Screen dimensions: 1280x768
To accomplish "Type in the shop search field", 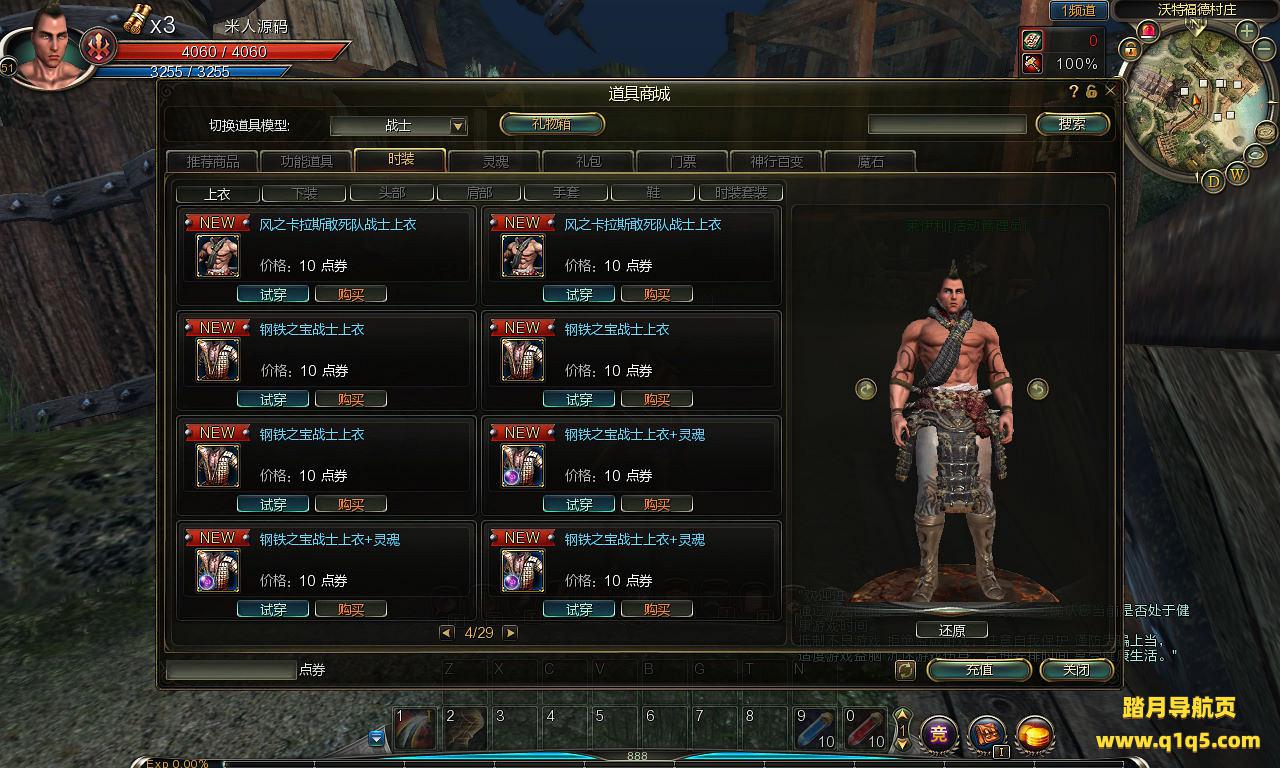I will 946,124.
